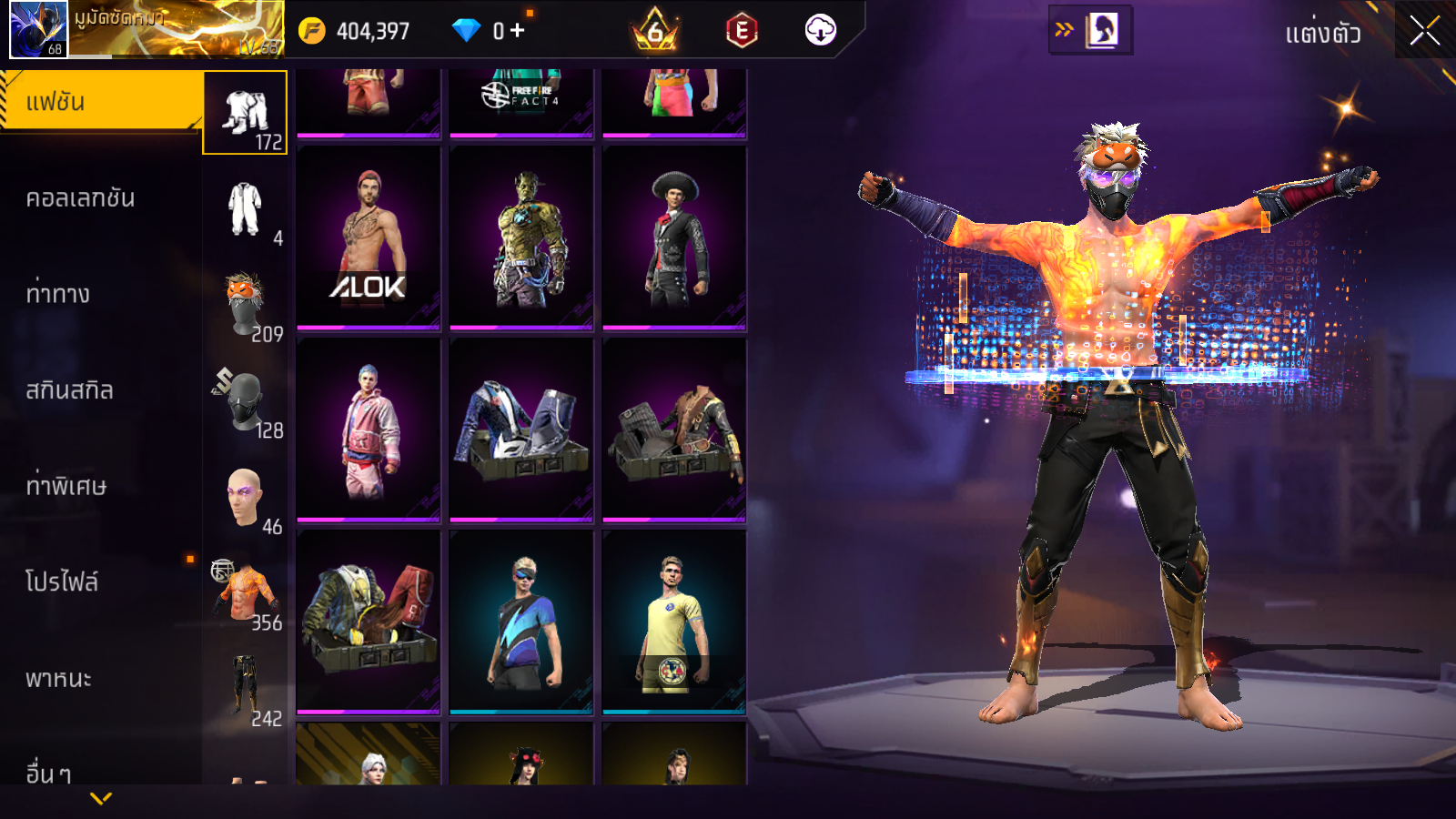Switch to the คอลเลกชัน collection tab

click(x=80, y=198)
